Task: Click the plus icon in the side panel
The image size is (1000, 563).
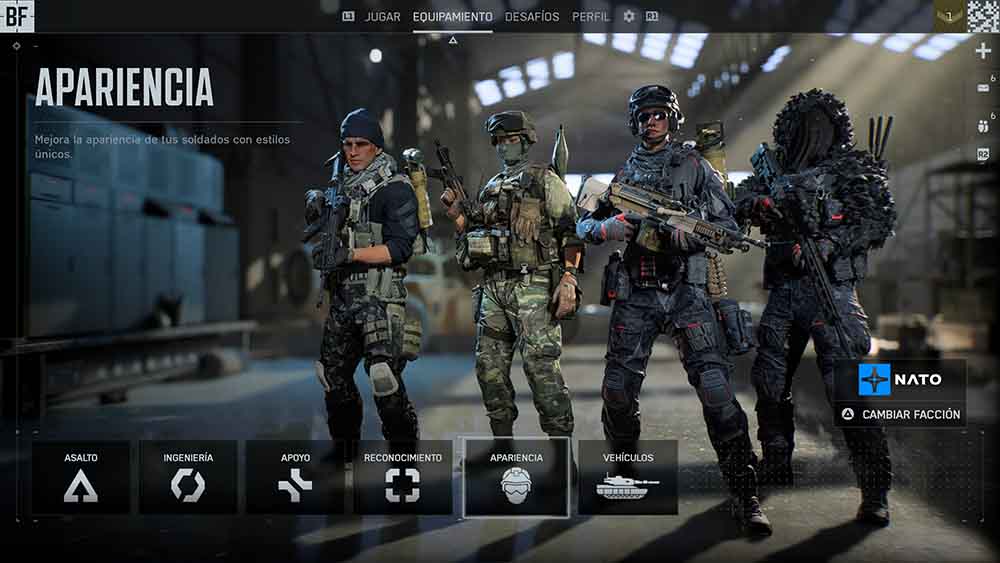Action: click(x=983, y=52)
